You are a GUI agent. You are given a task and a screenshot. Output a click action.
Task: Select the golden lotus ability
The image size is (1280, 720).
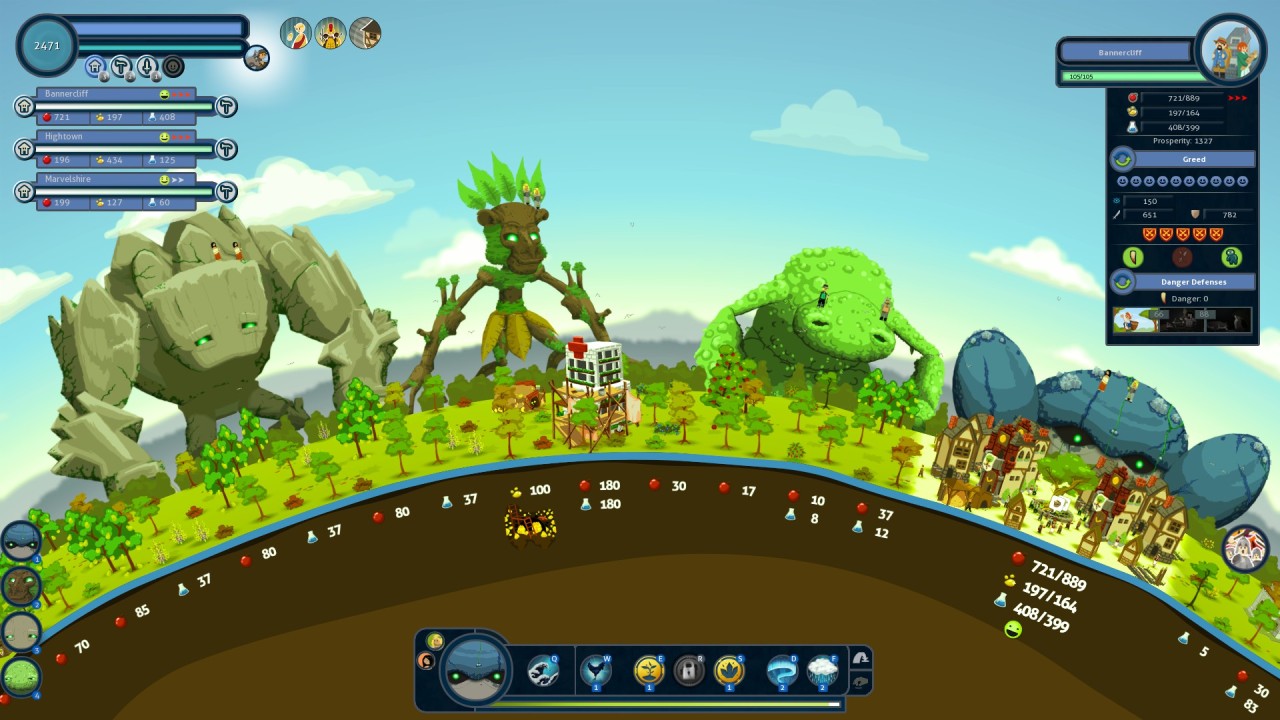click(x=728, y=670)
